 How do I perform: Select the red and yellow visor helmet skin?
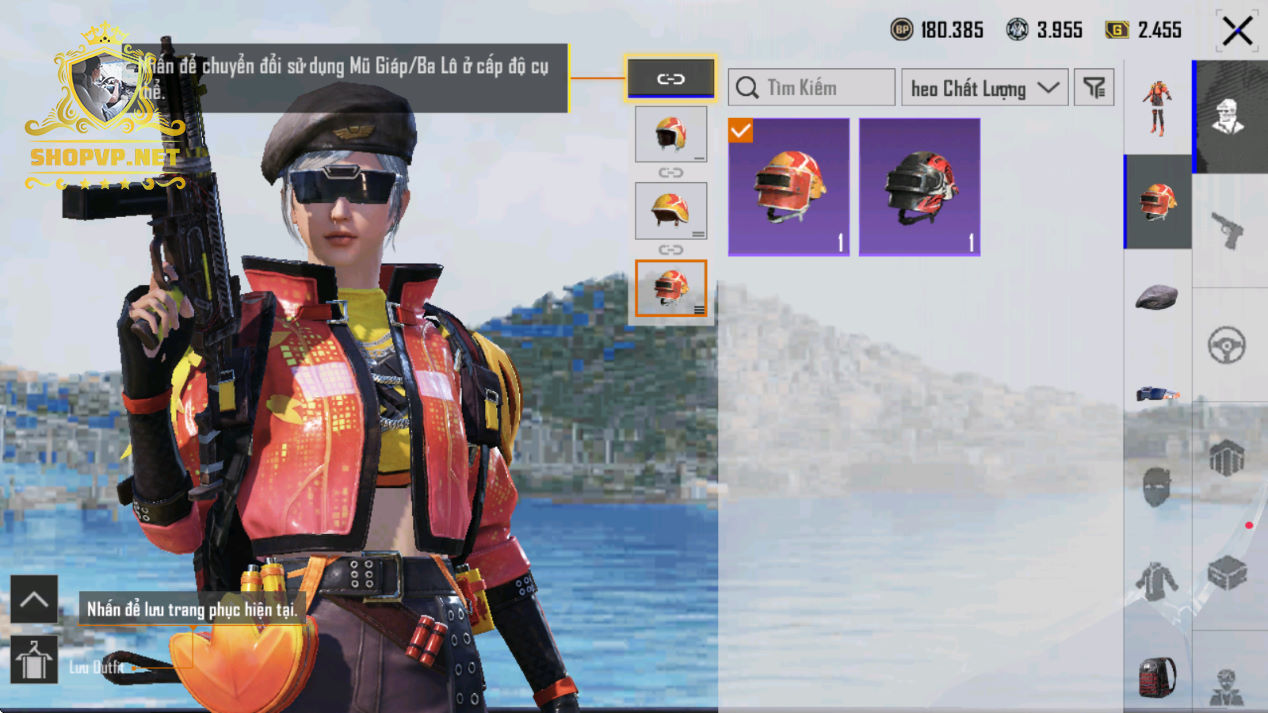(789, 187)
